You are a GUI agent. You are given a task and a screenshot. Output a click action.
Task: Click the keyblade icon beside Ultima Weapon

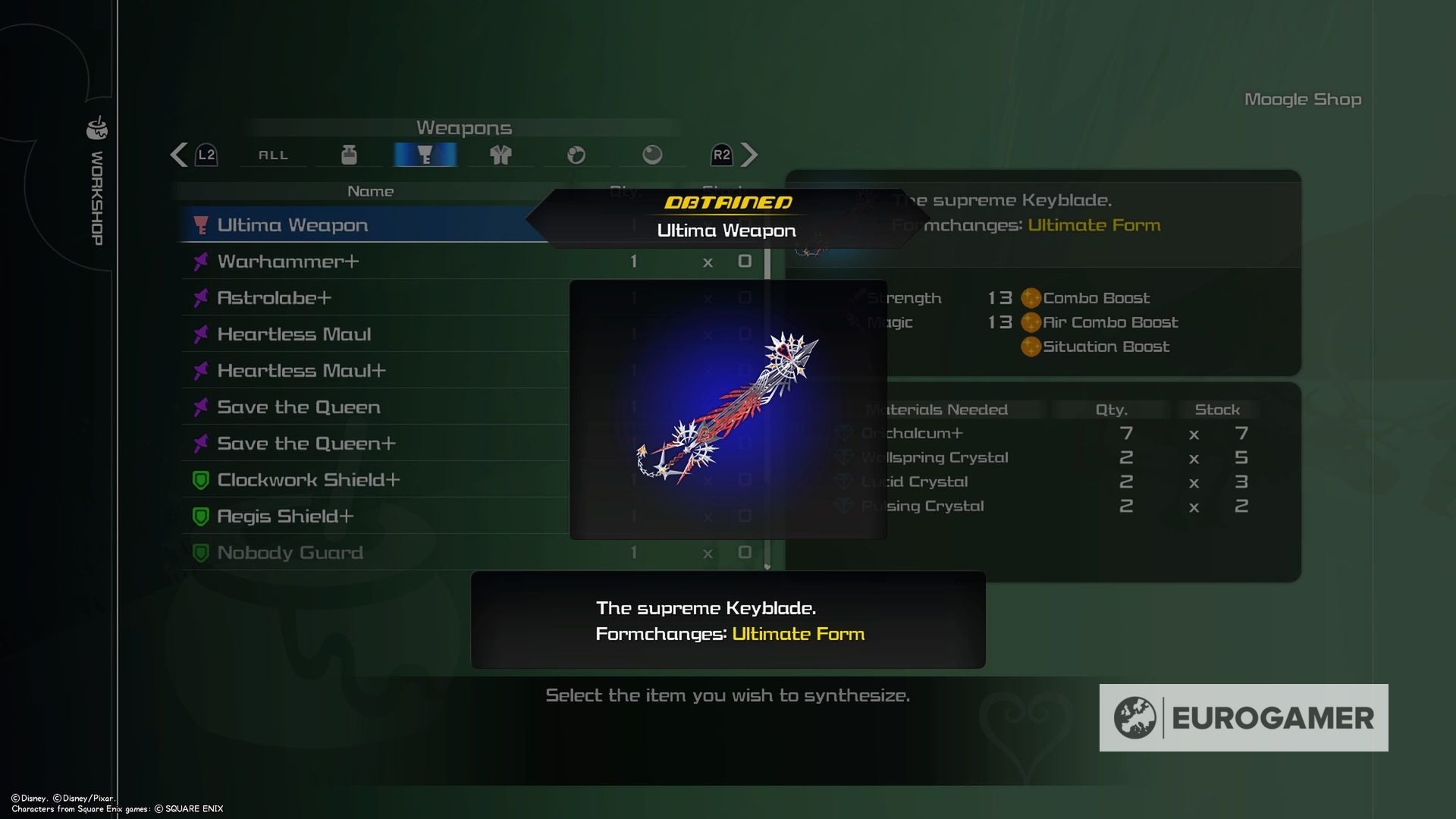pyautogui.click(x=199, y=224)
